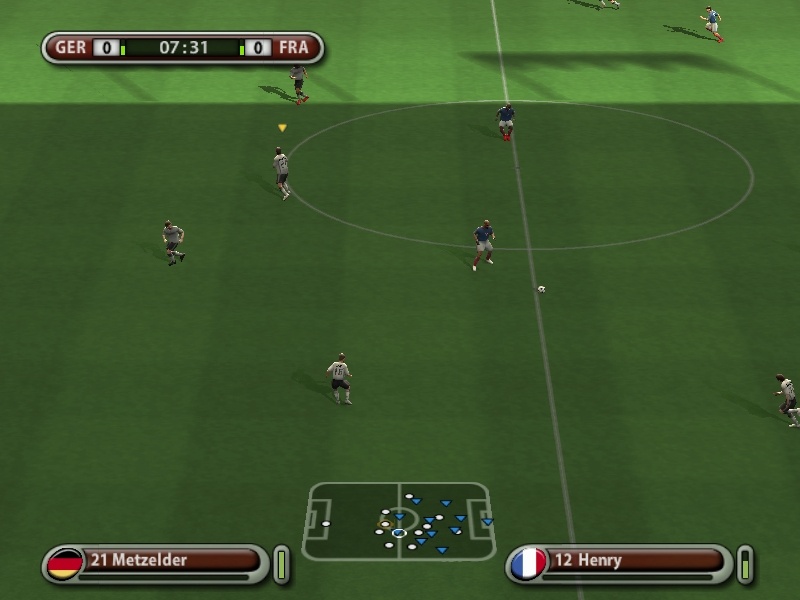Screen dimensions: 800x600
Task: Select the Germany flag icon
Action: pos(65,563)
